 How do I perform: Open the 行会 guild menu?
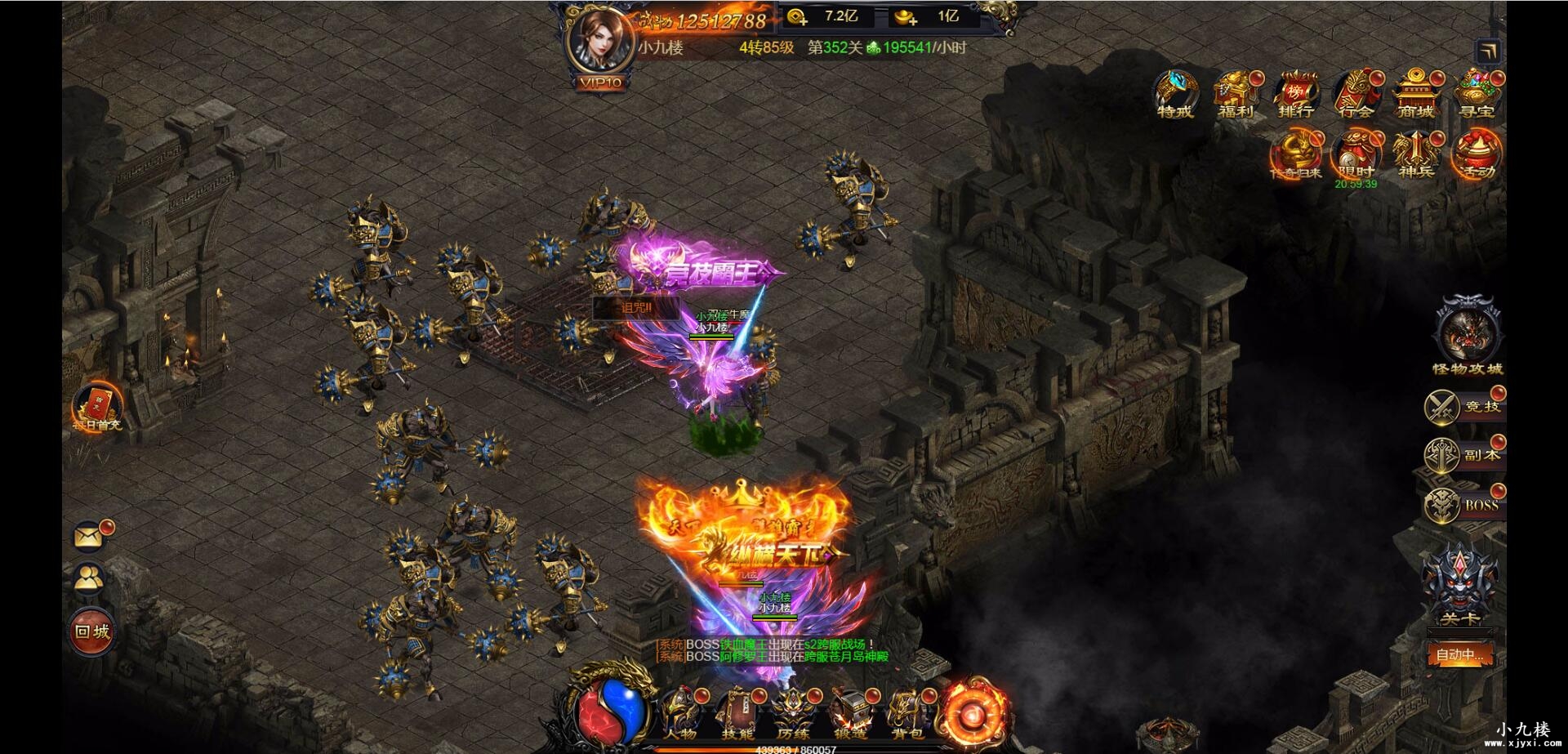tap(1356, 95)
